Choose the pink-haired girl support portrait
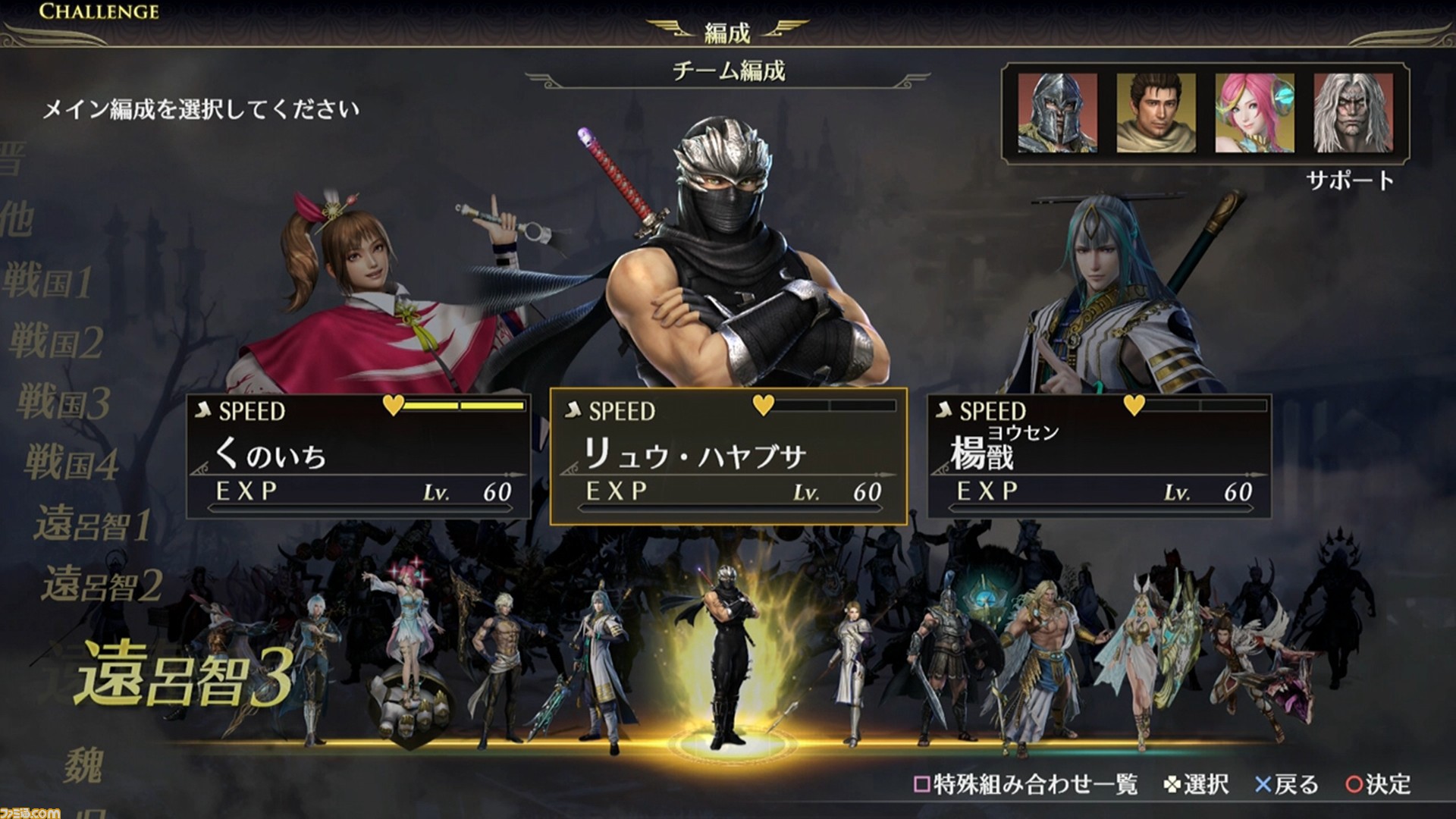 1254,113
